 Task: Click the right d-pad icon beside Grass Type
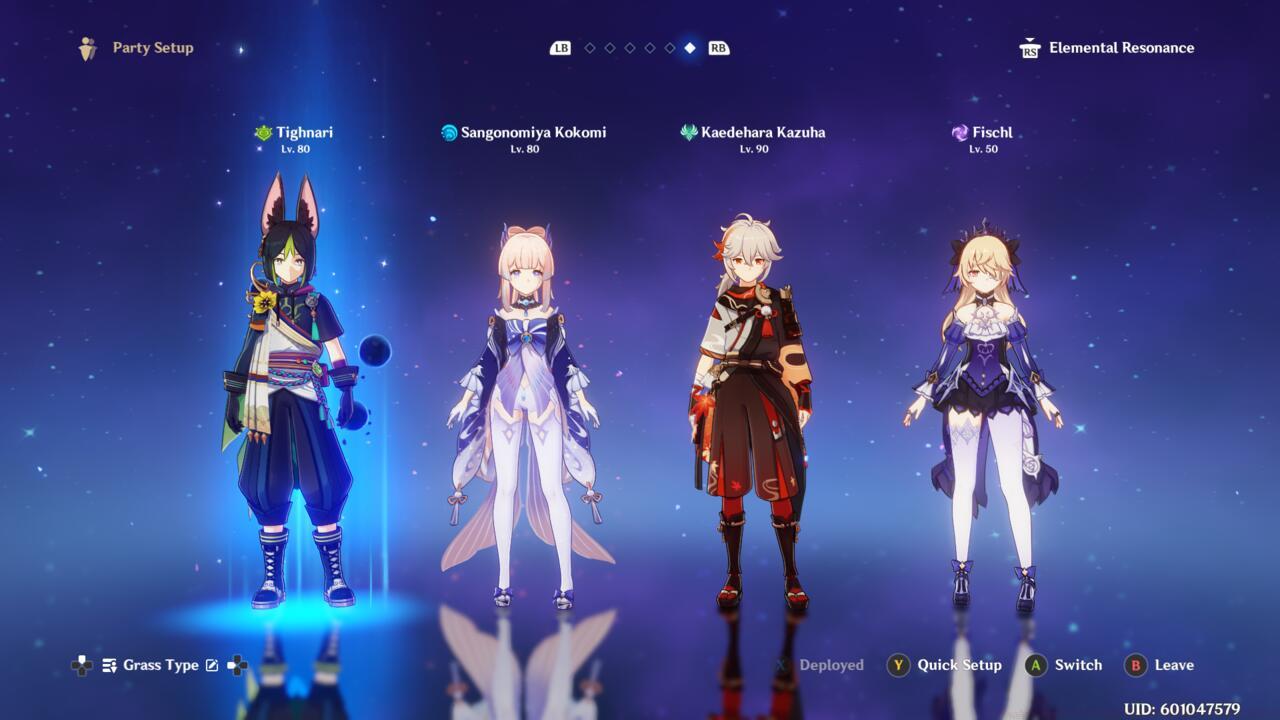239,665
